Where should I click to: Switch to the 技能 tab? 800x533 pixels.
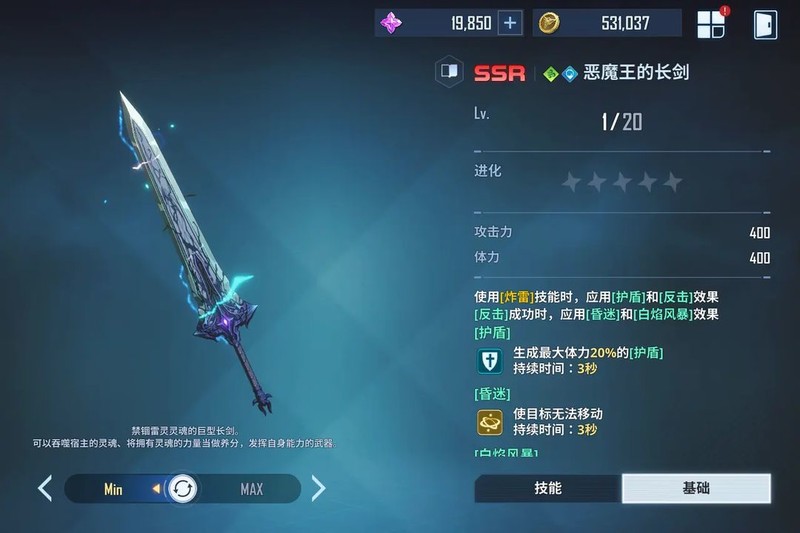pyautogui.click(x=547, y=488)
